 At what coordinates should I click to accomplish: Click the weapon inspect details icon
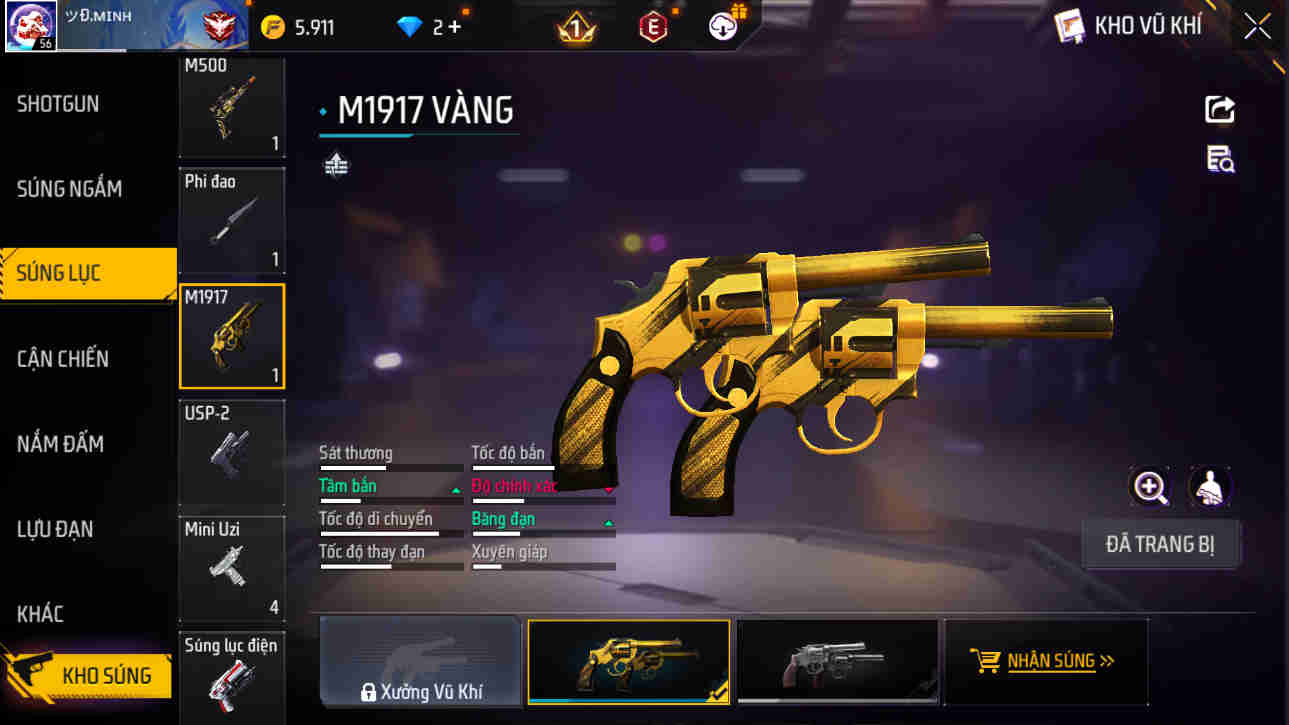coord(1218,160)
